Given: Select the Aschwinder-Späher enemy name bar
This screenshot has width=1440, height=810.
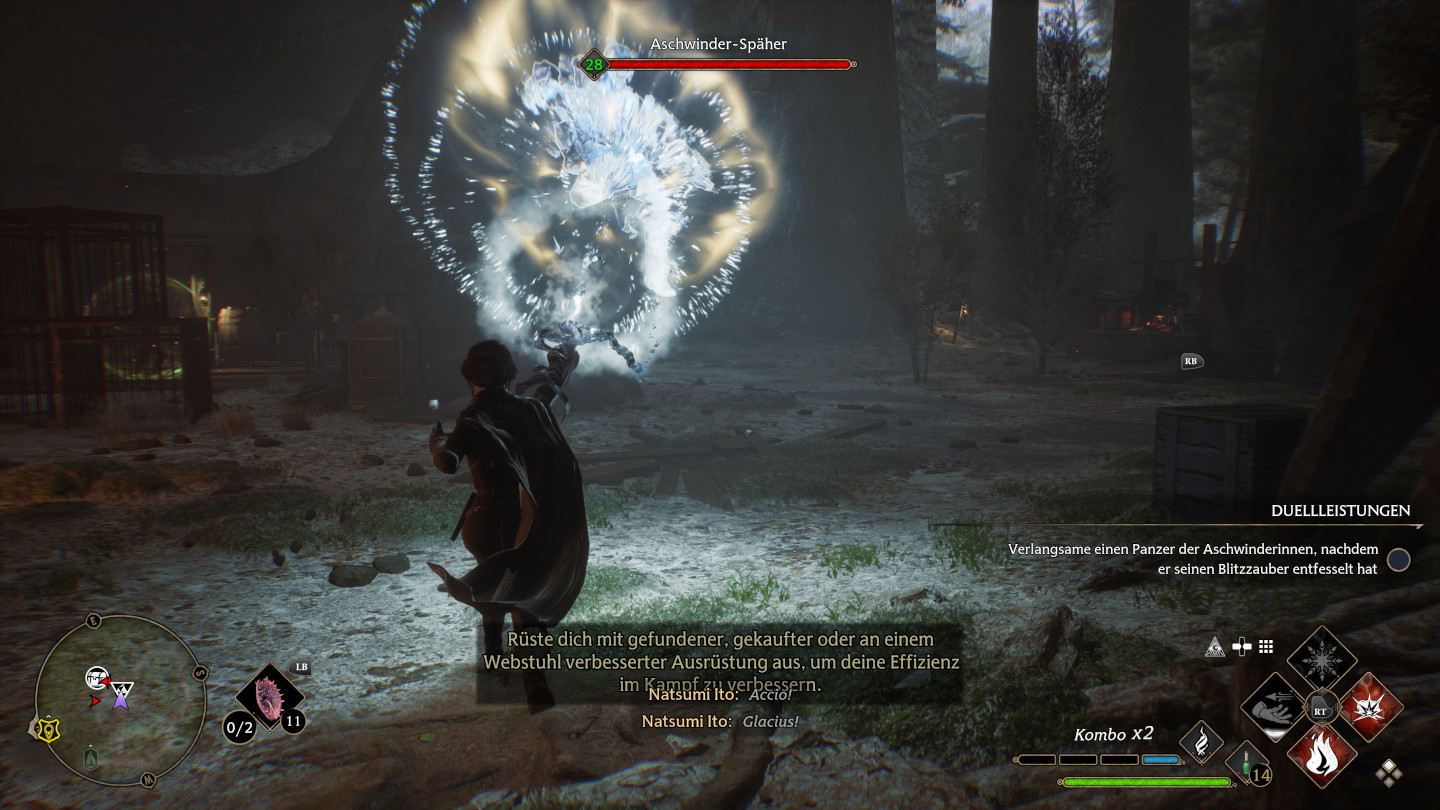Looking at the screenshot, I should coord(716,56).
